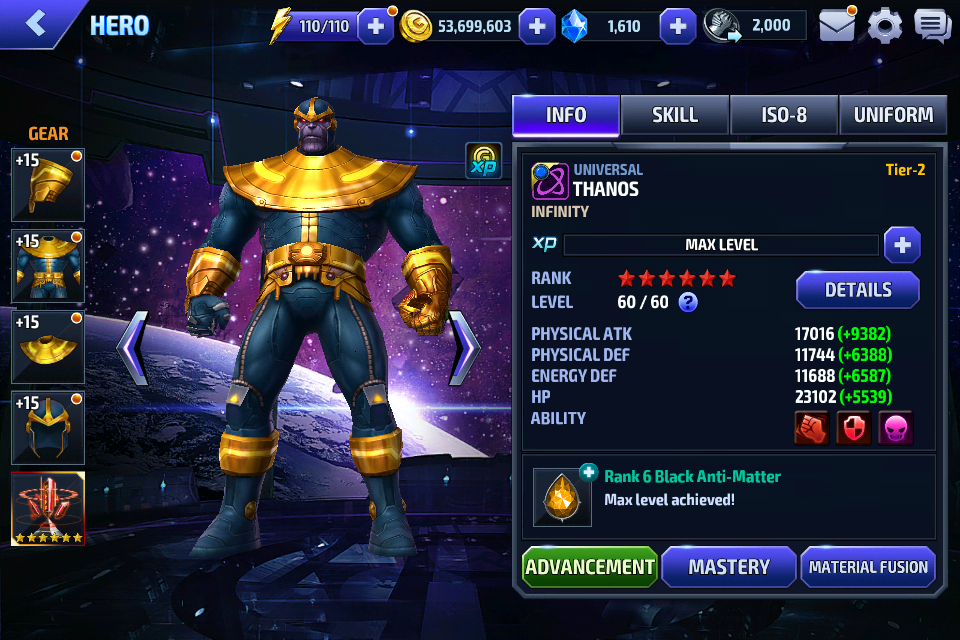Image resolution: width=960 pixels, height=640 pixels.
Task: Click the level help question mark
Action: 688,302
